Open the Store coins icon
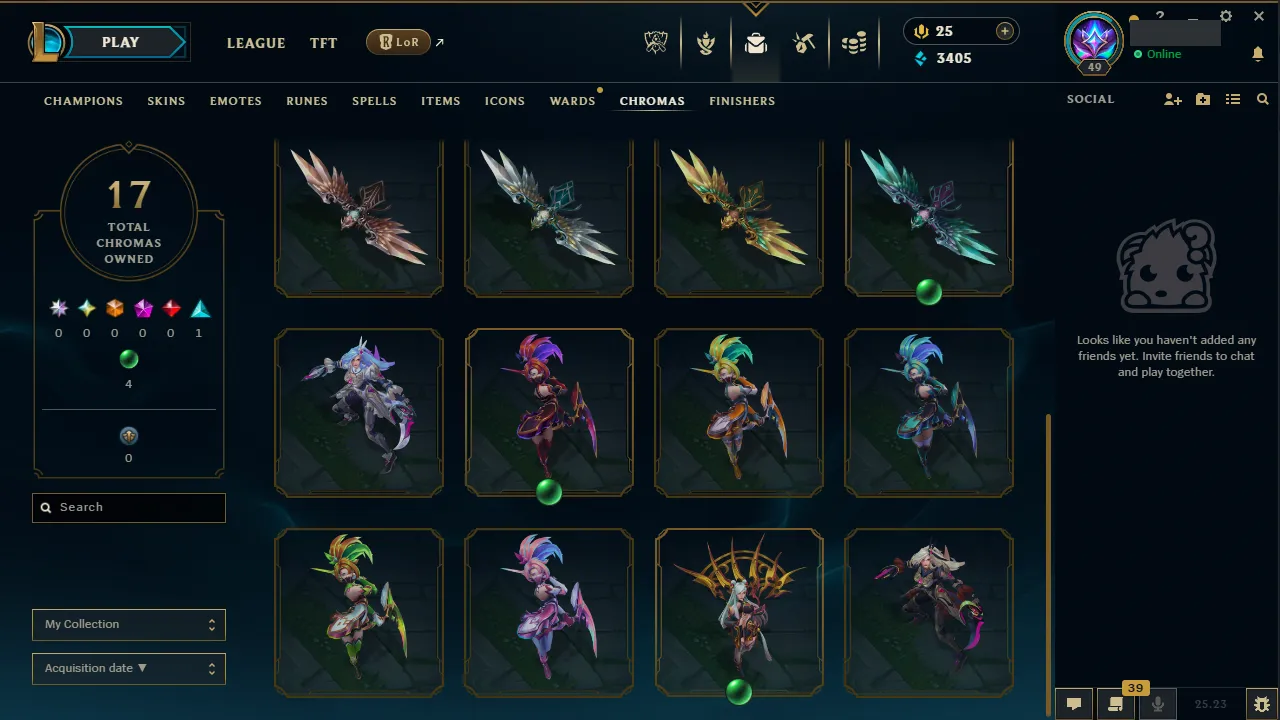 (x=855, y=42)
